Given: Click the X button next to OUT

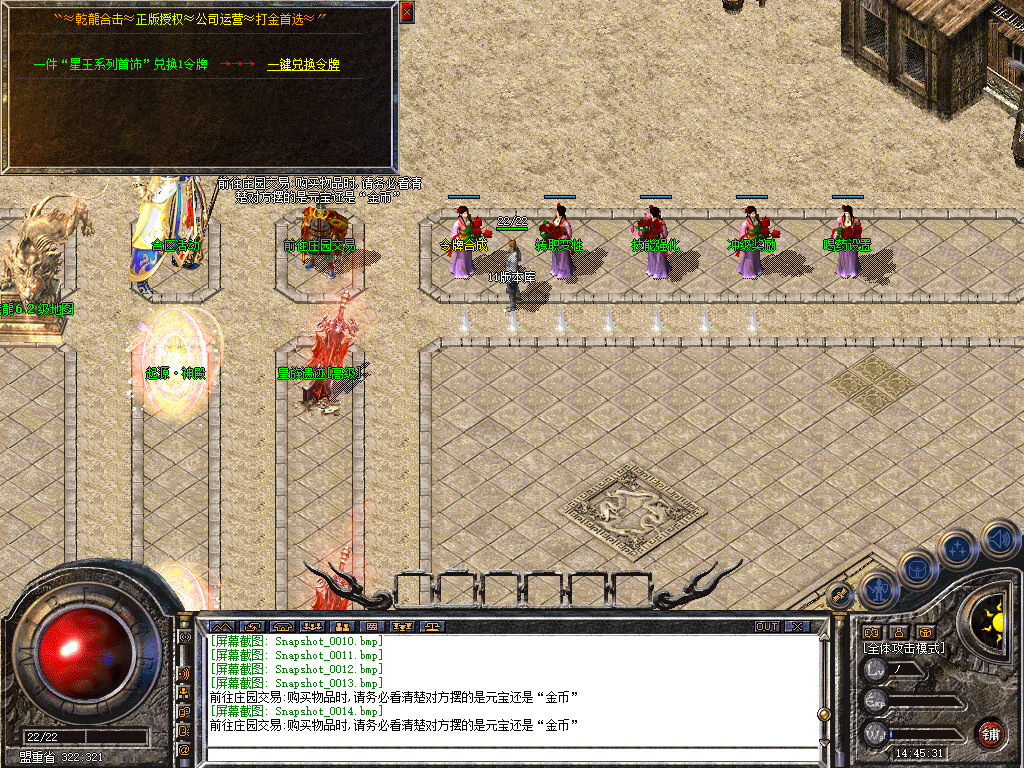Looking at the screenshot, I should click(x=797, y=626).
